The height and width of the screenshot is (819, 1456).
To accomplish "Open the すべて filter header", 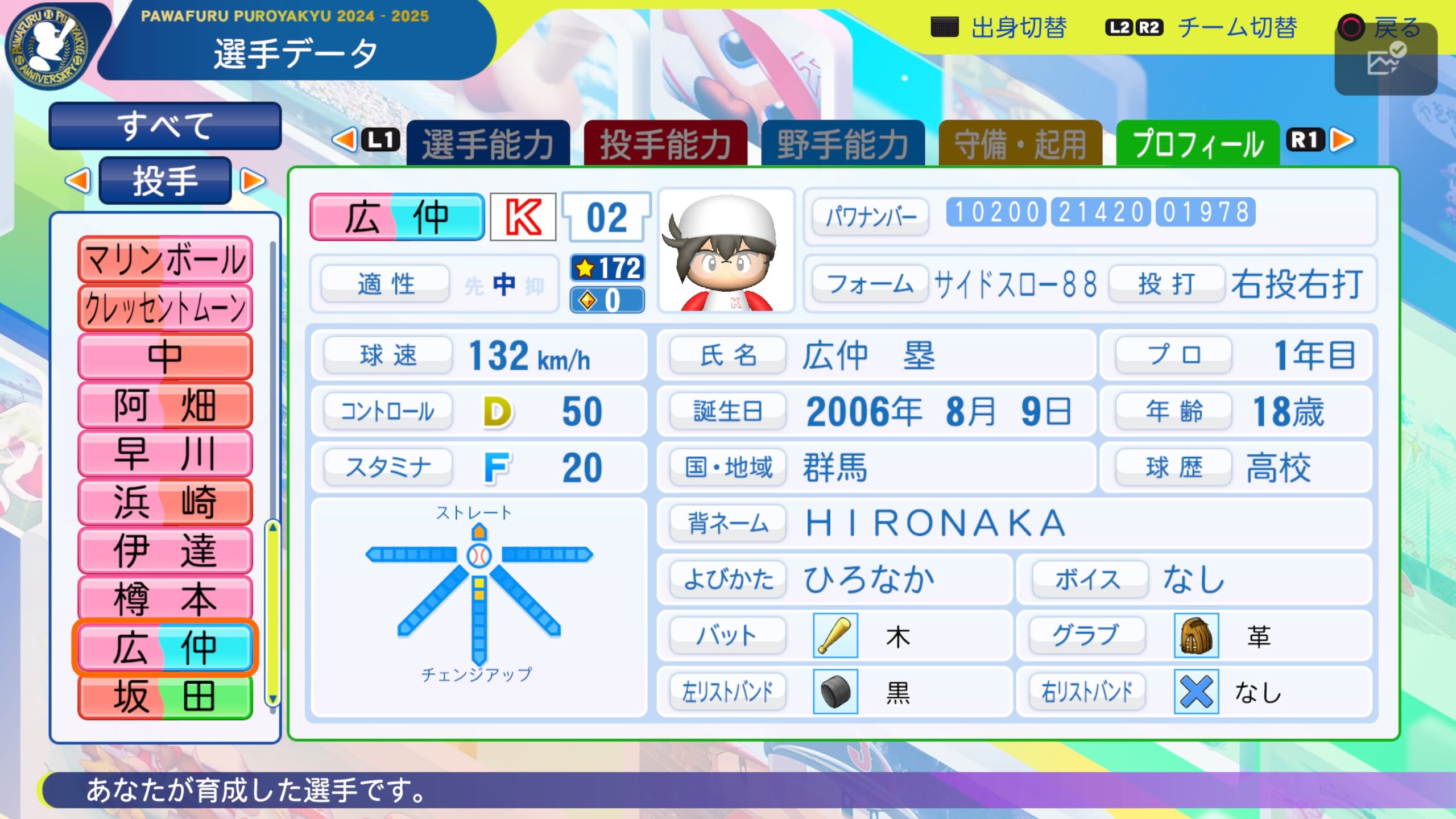I will click(165, 126).
